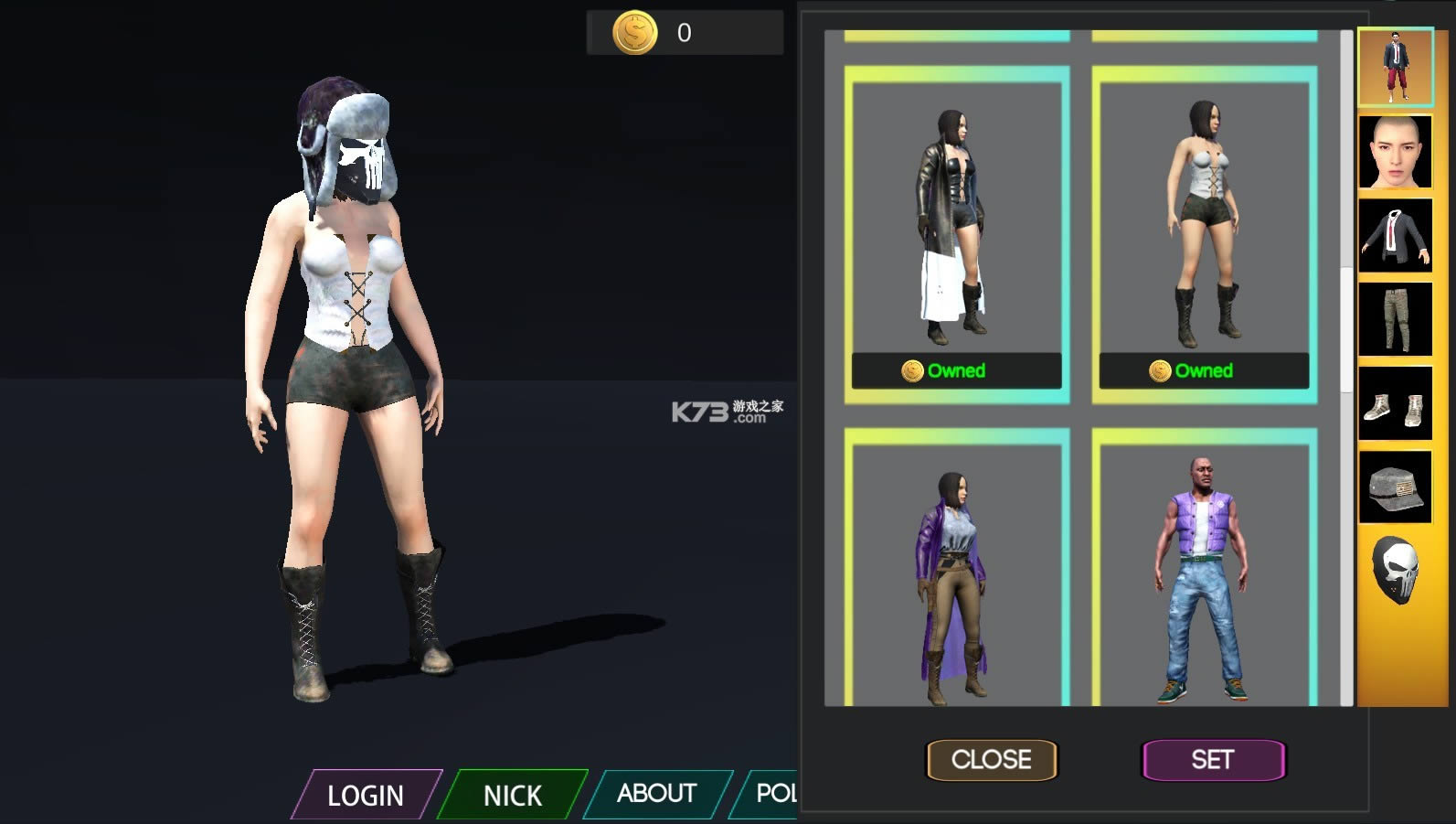The height and width of the screenshot is (824, 1456).
Task: Close the outfit selection panel
Action: [x=992, y=759]
